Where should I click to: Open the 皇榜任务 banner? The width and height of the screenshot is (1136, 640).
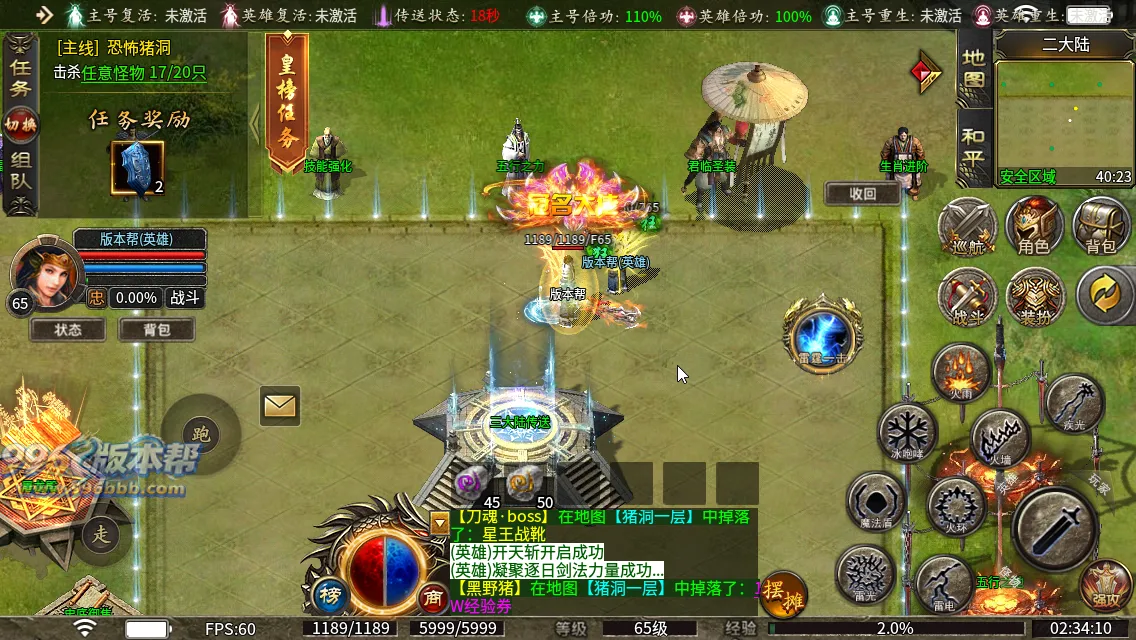287,102
